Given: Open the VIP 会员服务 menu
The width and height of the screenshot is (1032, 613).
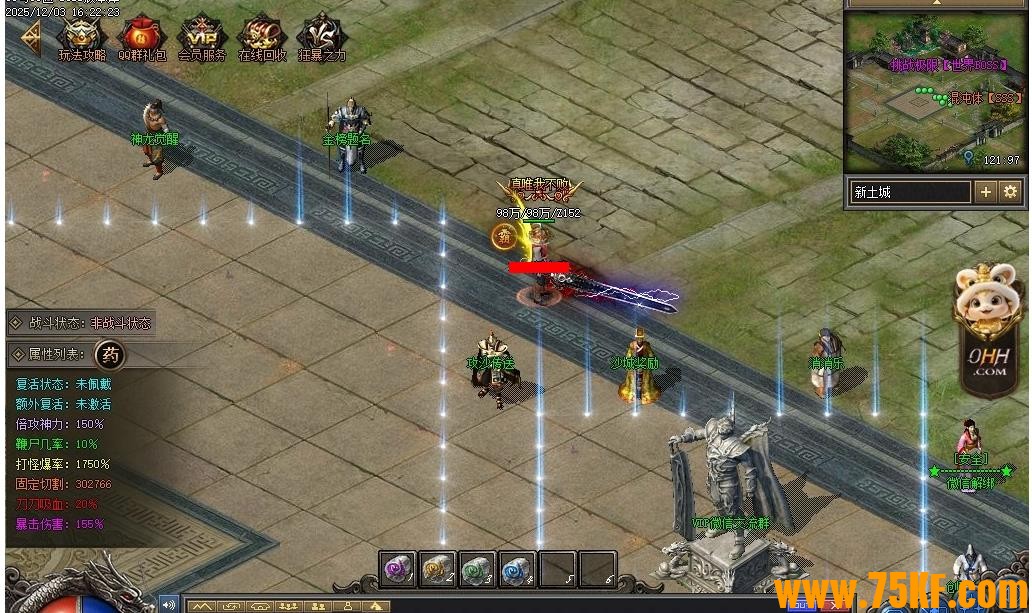Looking at the screenshot, I should [202, 36].
